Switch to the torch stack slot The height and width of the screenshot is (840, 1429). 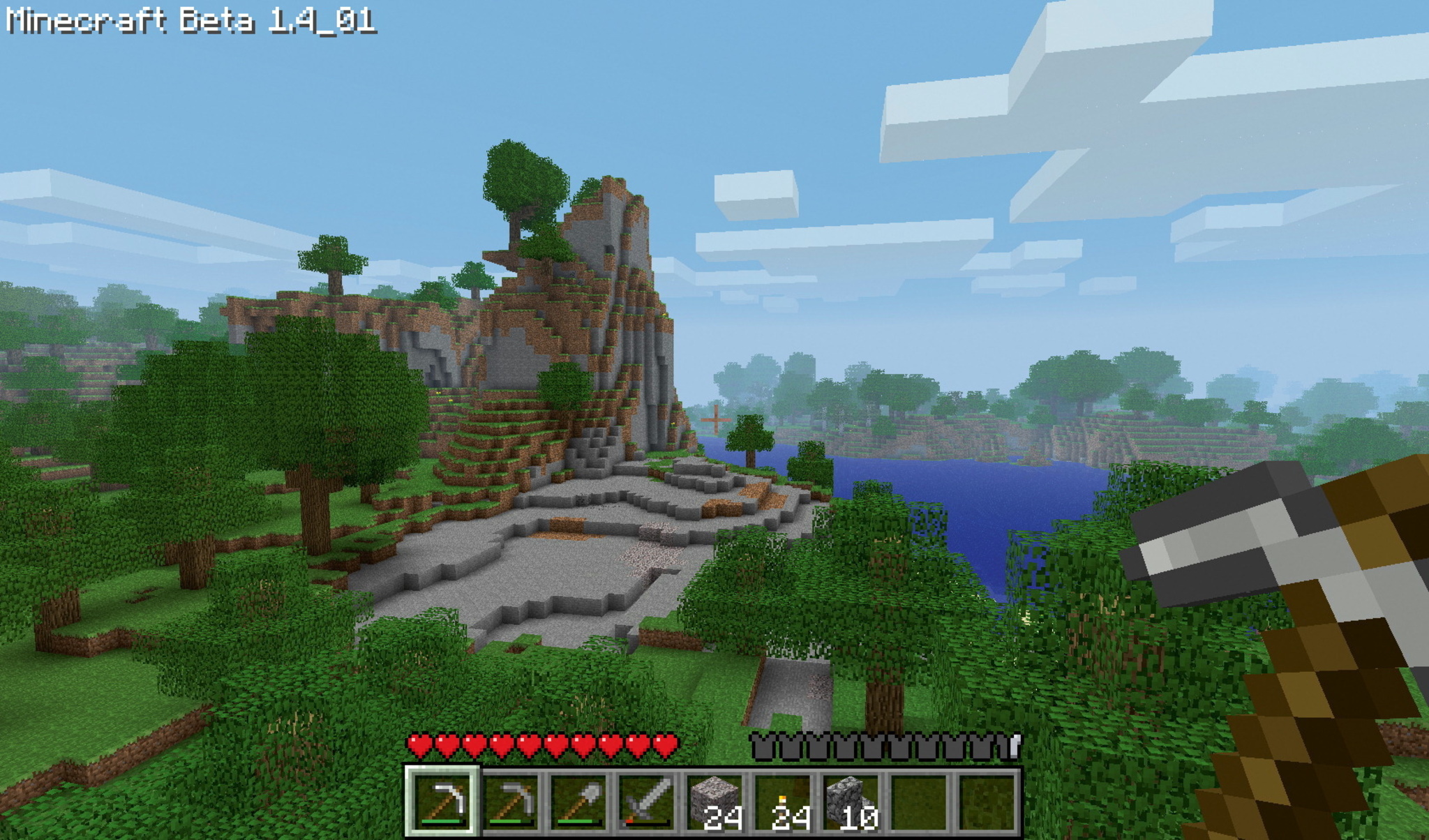click(x=783, y=802)
